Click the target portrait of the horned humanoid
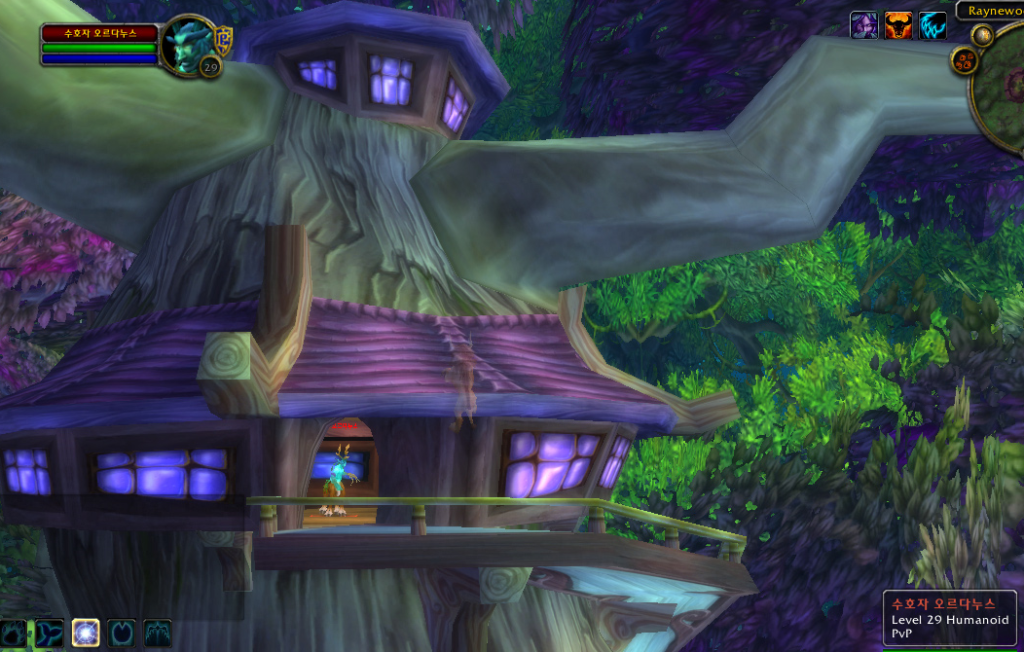 pyautogui.click(x=188, y=44)
